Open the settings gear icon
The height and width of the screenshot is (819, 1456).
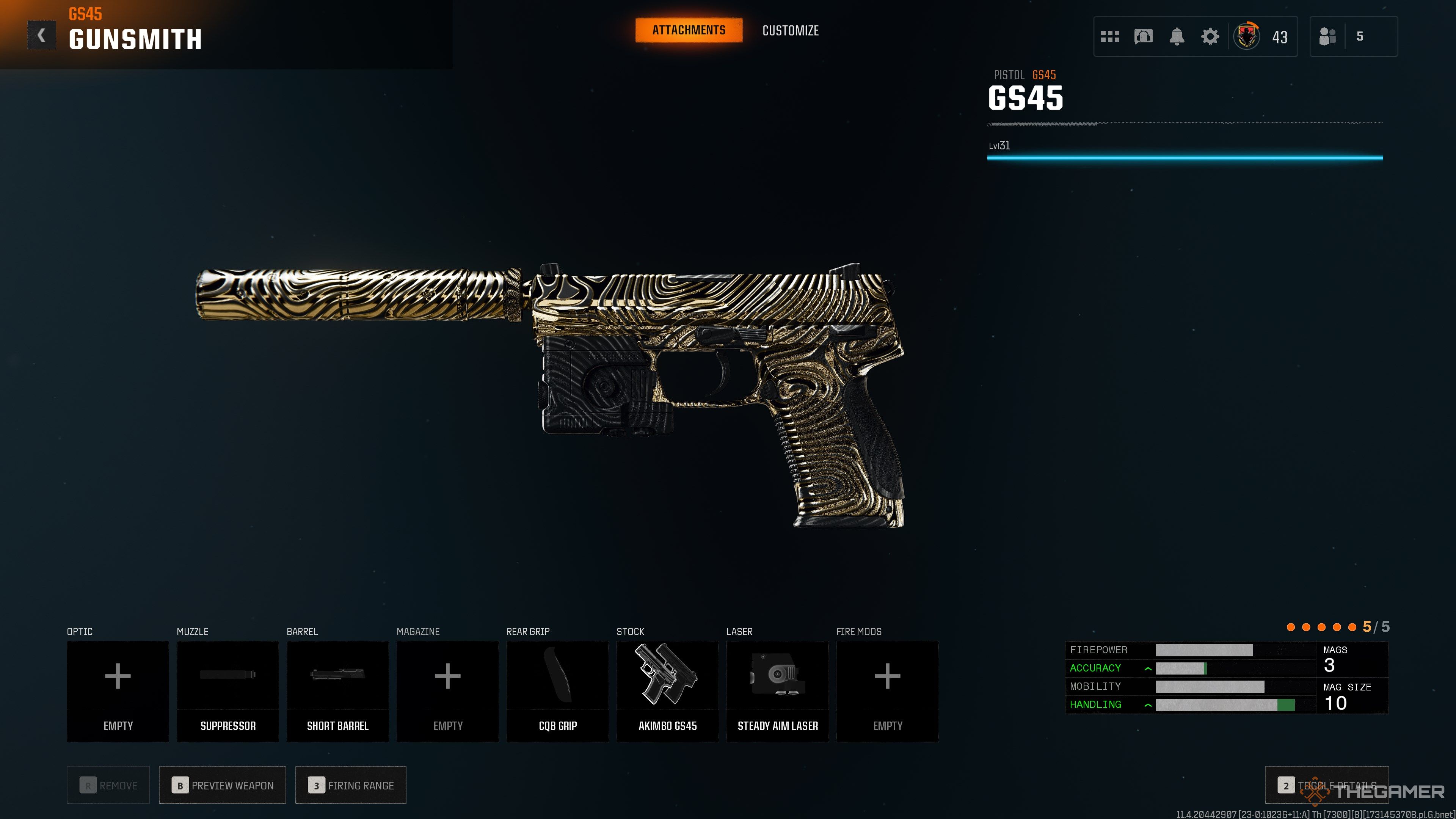[x=1210, y=36]
